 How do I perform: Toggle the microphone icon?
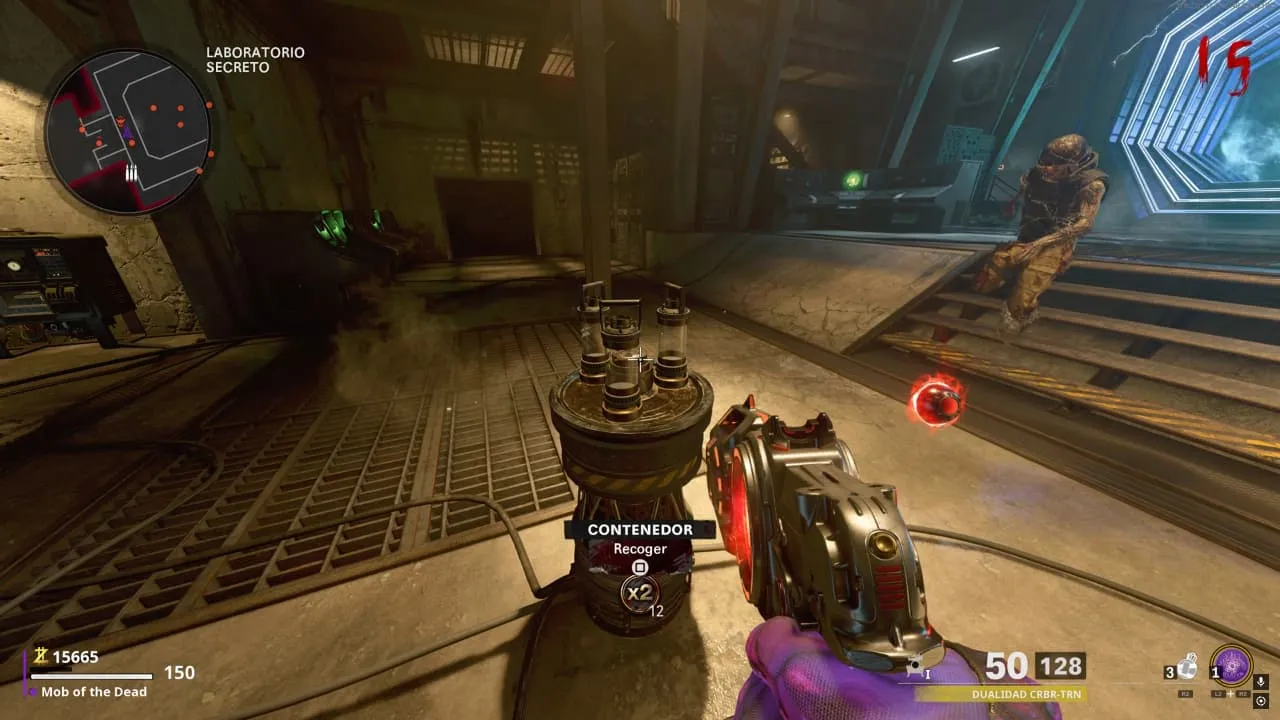point(1261,681)
